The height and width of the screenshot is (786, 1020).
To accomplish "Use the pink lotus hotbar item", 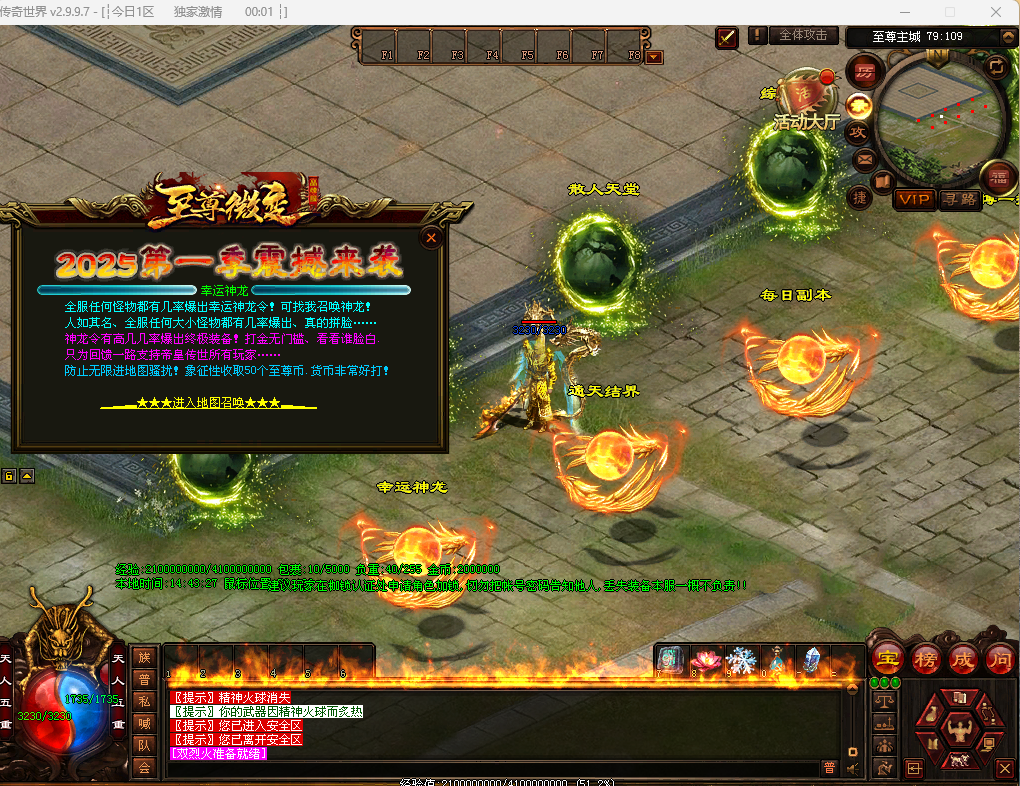I will click(706, 660).
